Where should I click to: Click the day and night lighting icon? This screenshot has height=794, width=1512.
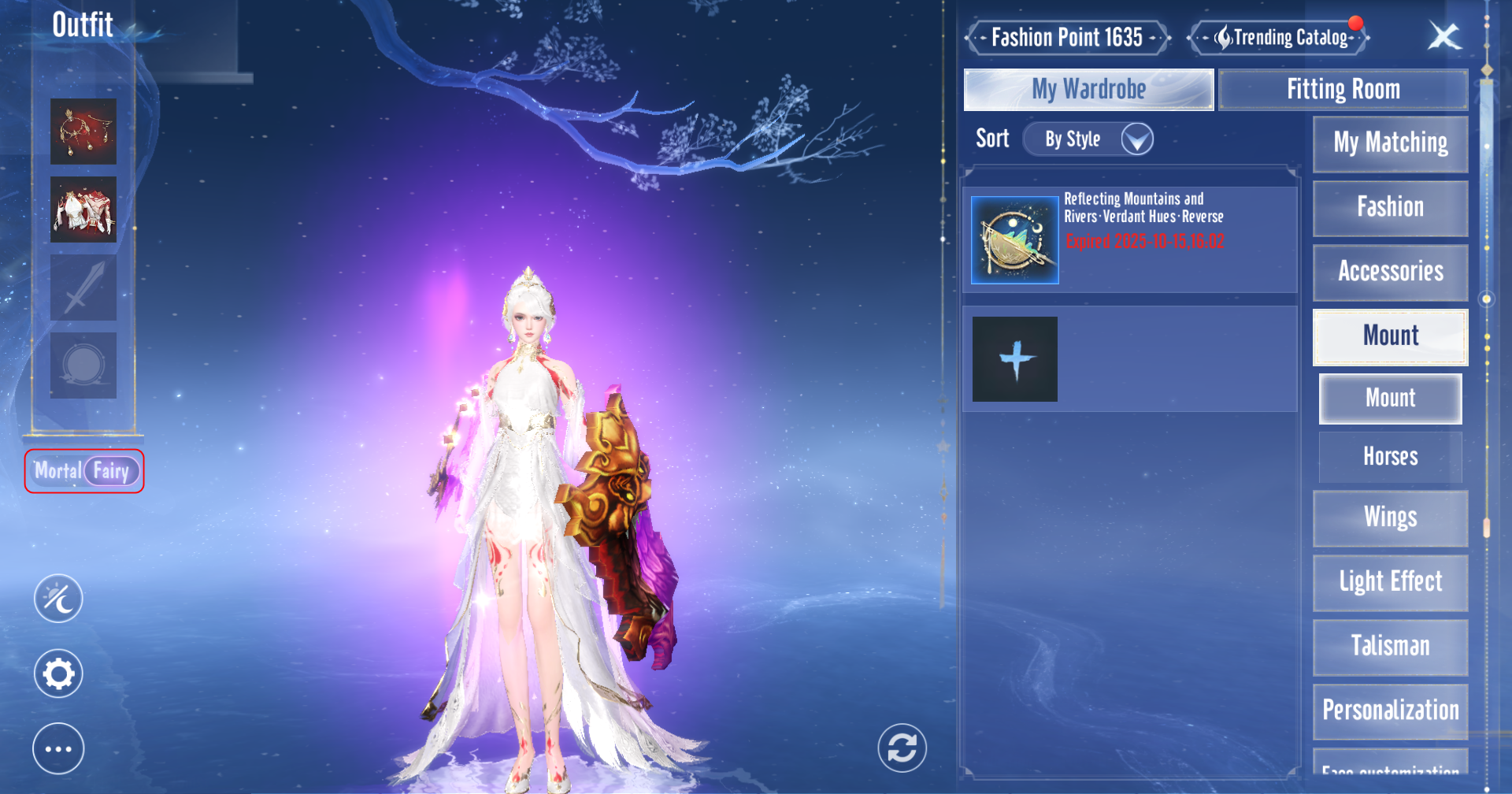[x=58, y=599]
